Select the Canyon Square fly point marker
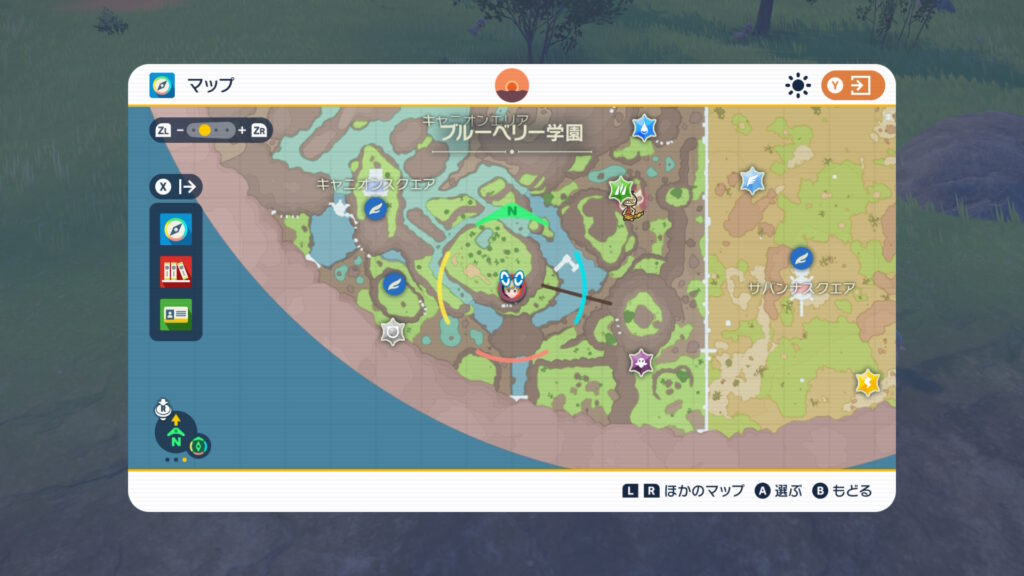This screenshot has height=576, width=1024. [375, 208]
